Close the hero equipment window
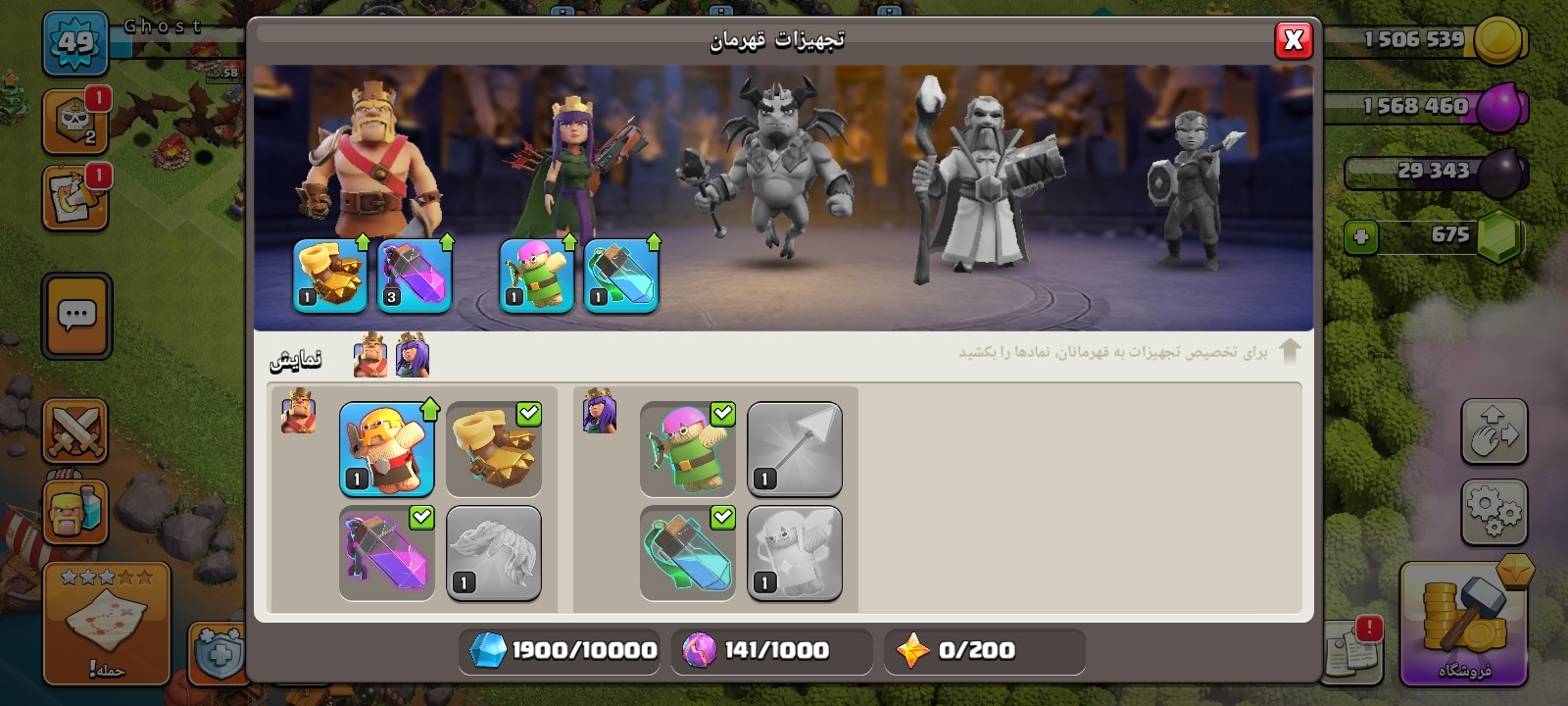1568x706 pixels. tap(1293, 40)
